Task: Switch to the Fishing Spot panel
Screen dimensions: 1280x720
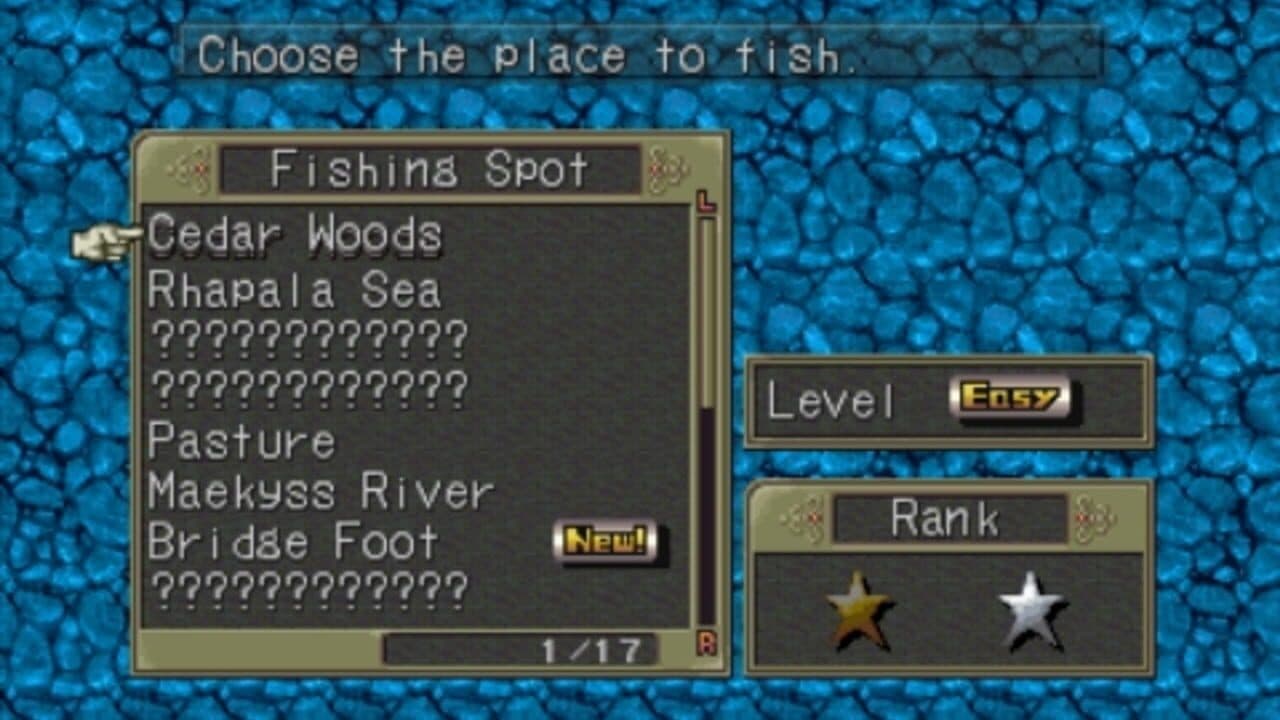Action: click(x=430, y=400)
